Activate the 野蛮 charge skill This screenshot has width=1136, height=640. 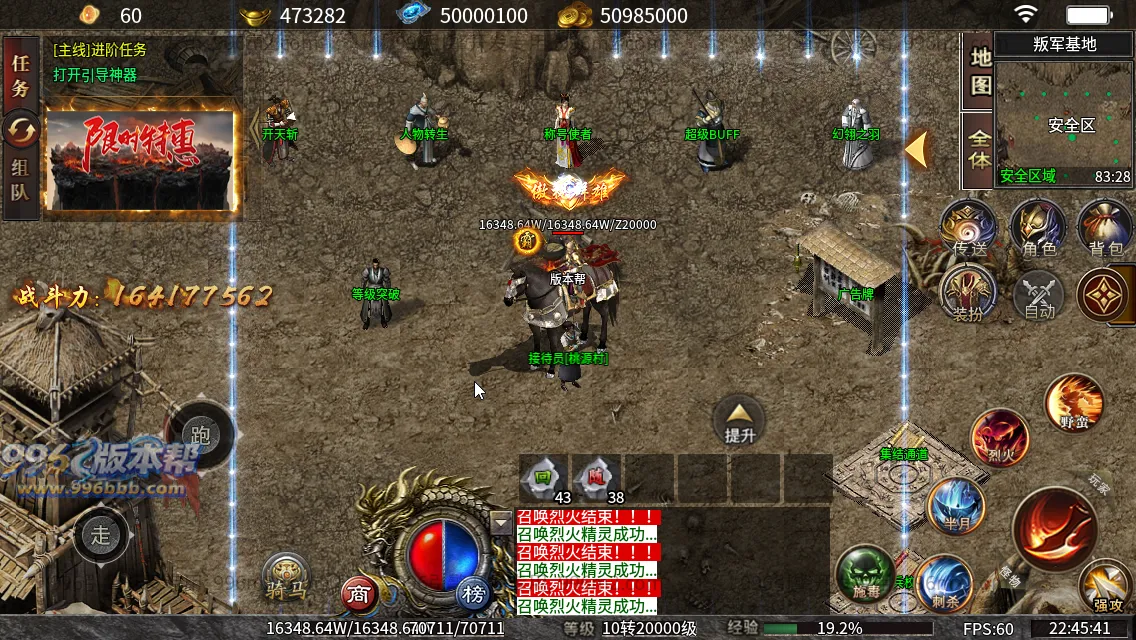1074,401
